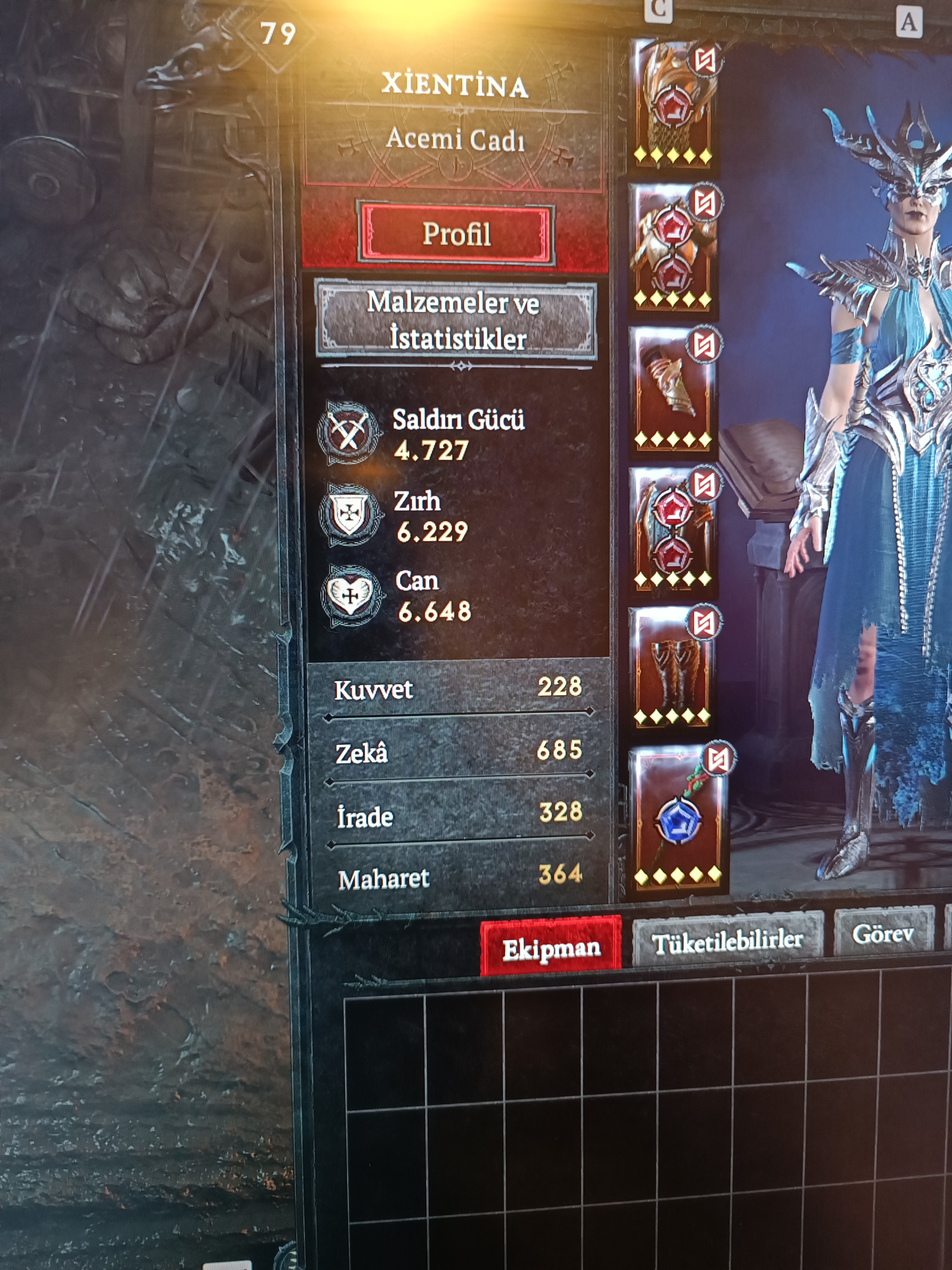The height and width of the screenshot is (1270, 952).
Task: Open the Profil button
Action: [x=456, y=234]
